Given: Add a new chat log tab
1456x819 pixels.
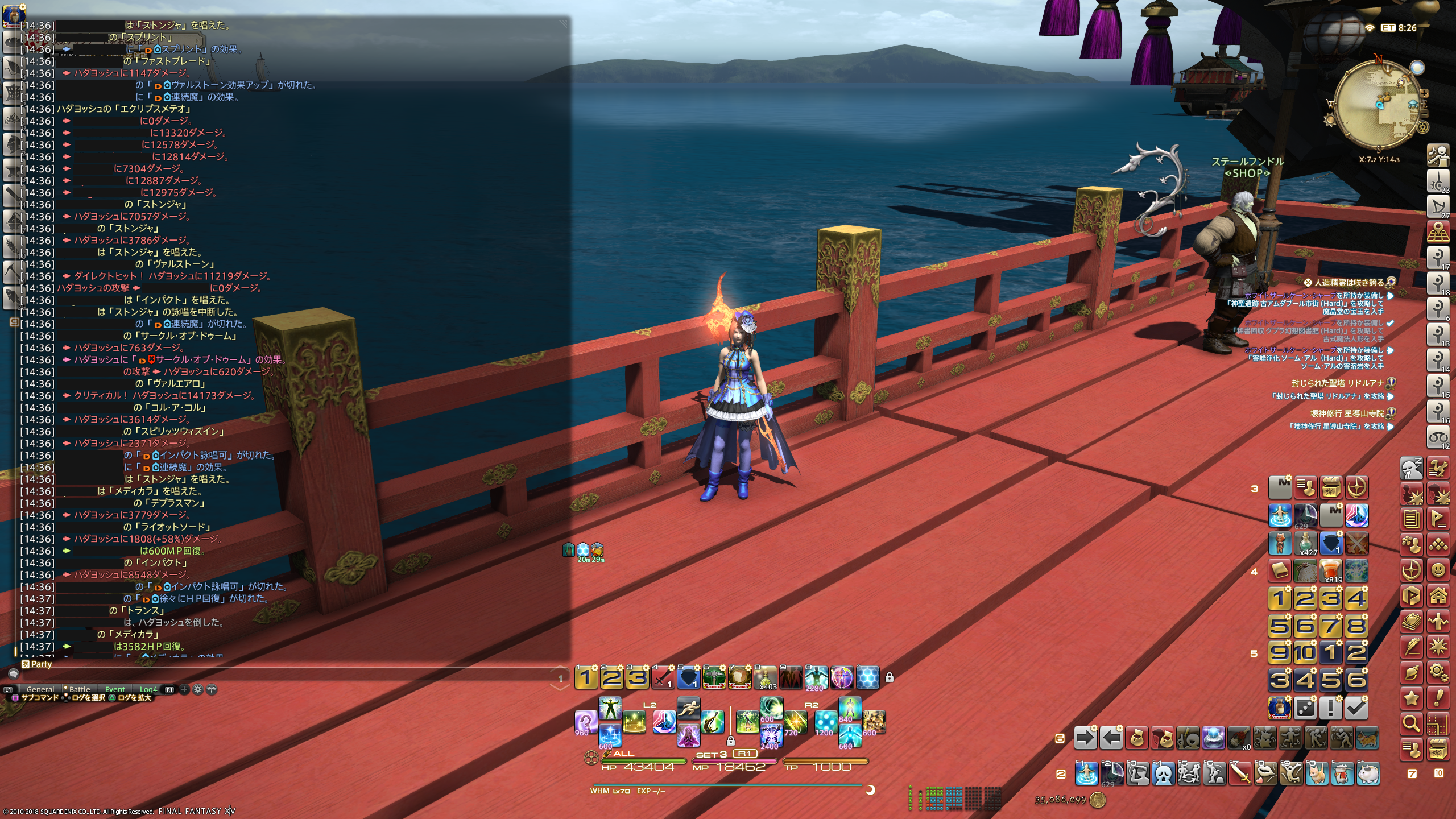Looking at the screenshot, I should pyautogui.click(x=184, y=689).
